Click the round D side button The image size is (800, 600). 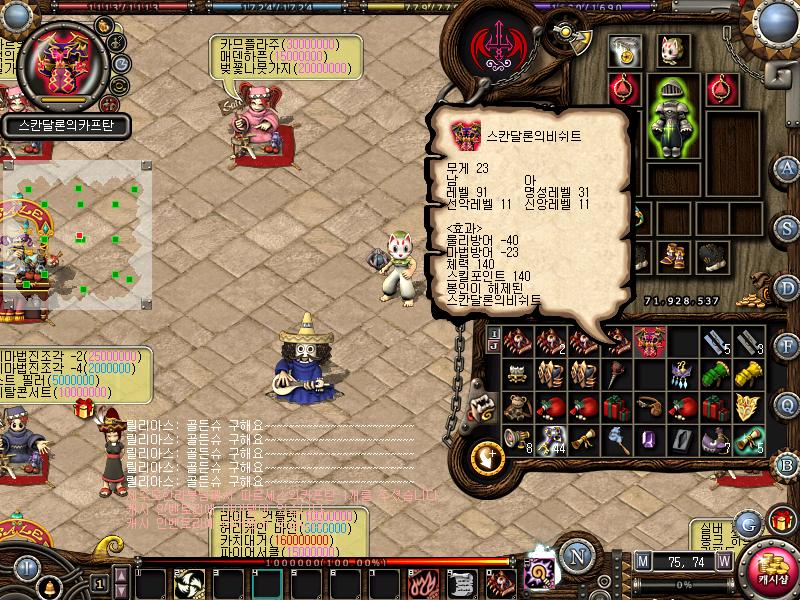click(788, 287)
